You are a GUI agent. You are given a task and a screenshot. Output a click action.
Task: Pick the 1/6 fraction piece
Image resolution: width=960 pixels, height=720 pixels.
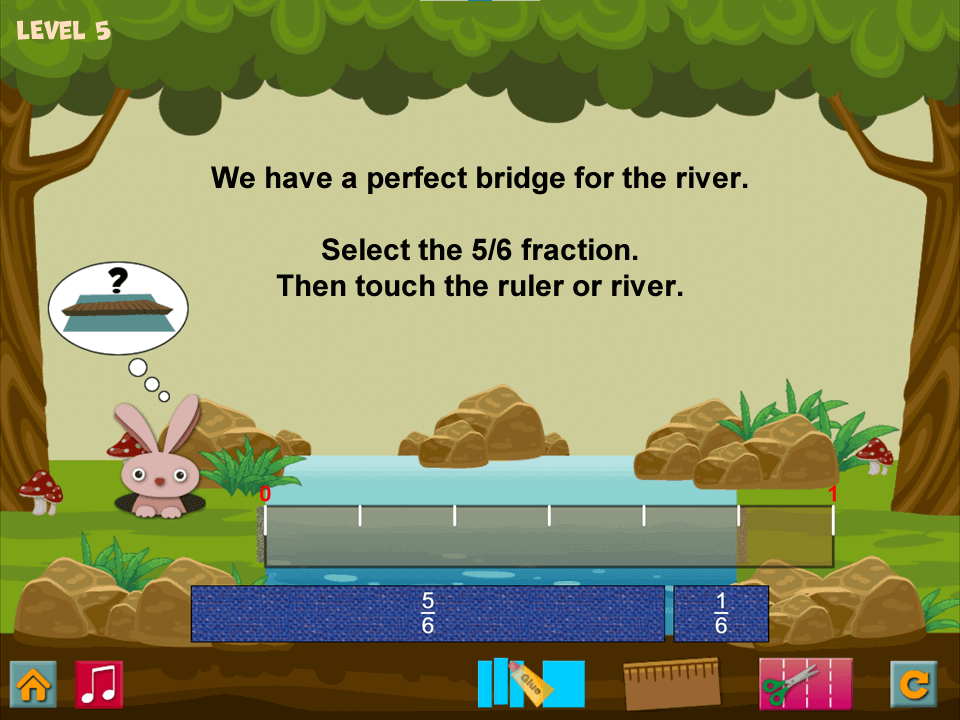coord(720,613)
